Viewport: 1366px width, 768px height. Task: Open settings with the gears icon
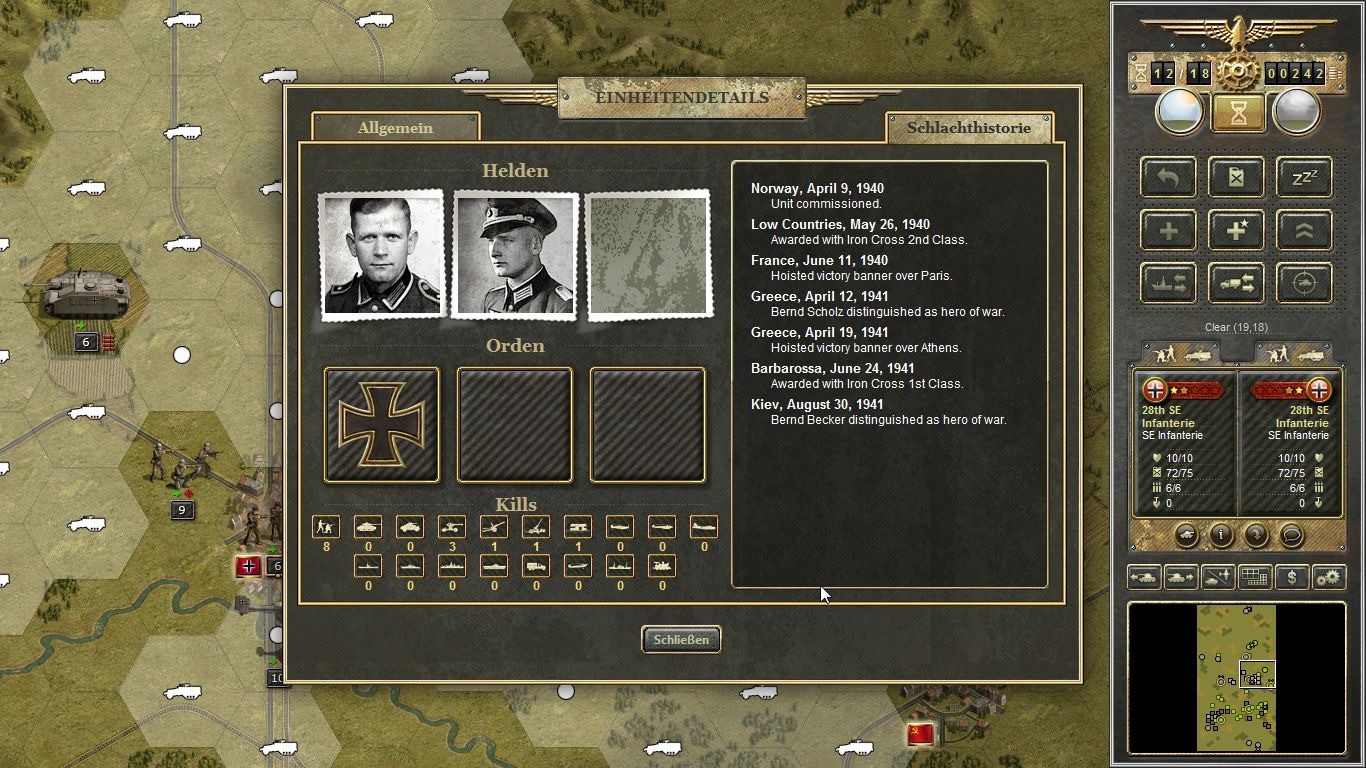coord(1329,577)
